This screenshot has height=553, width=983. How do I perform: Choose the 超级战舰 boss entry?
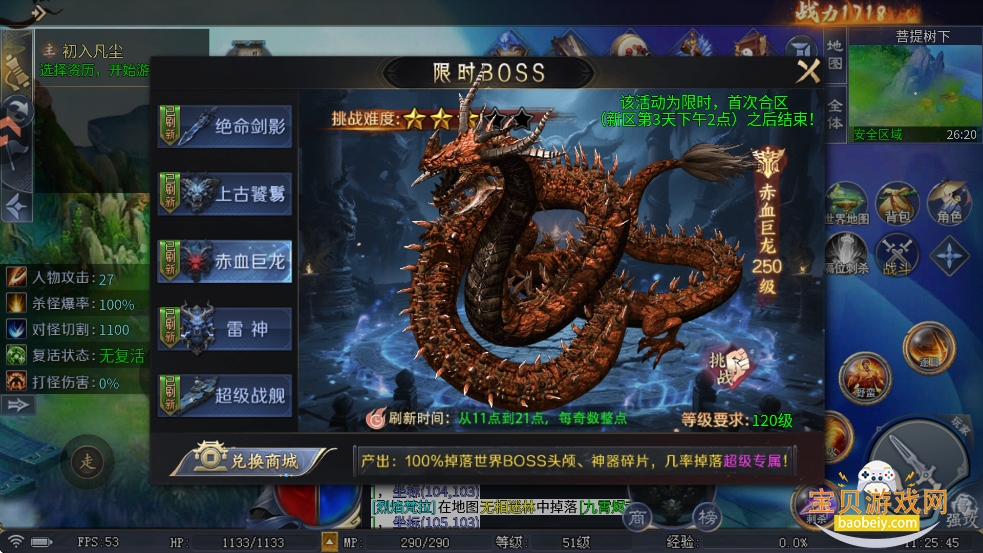(x=225, y=393)
